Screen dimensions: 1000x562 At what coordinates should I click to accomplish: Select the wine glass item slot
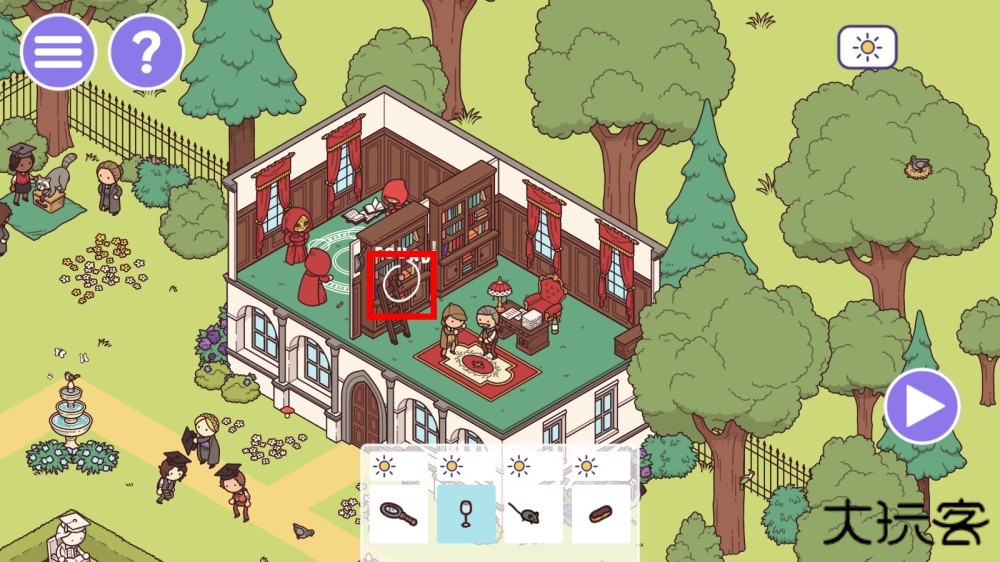pyautogui.click(x=465, y=514)
